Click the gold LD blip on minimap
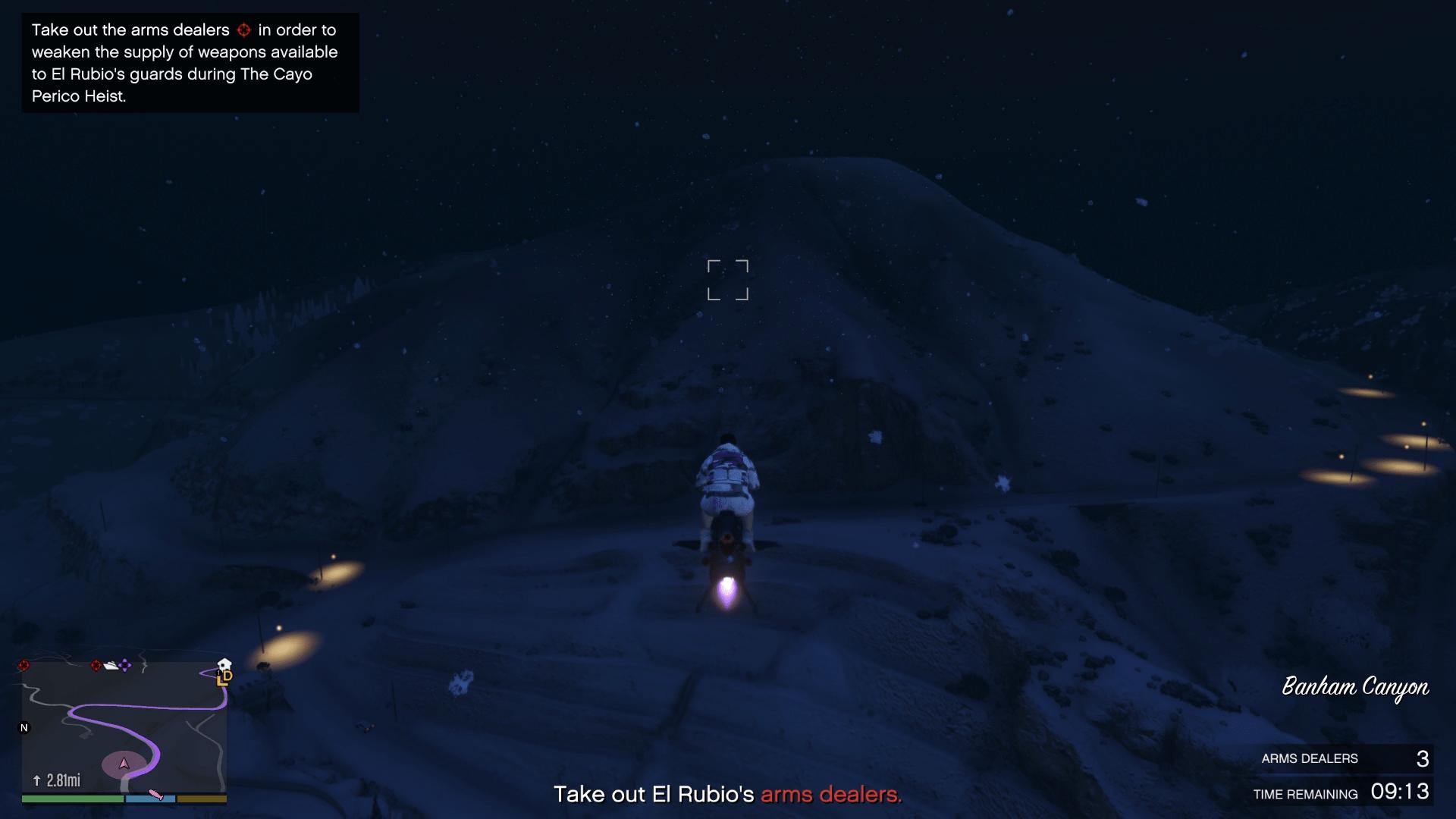The width and height of the screenshot is (1456, 819). tap(224, 678)
